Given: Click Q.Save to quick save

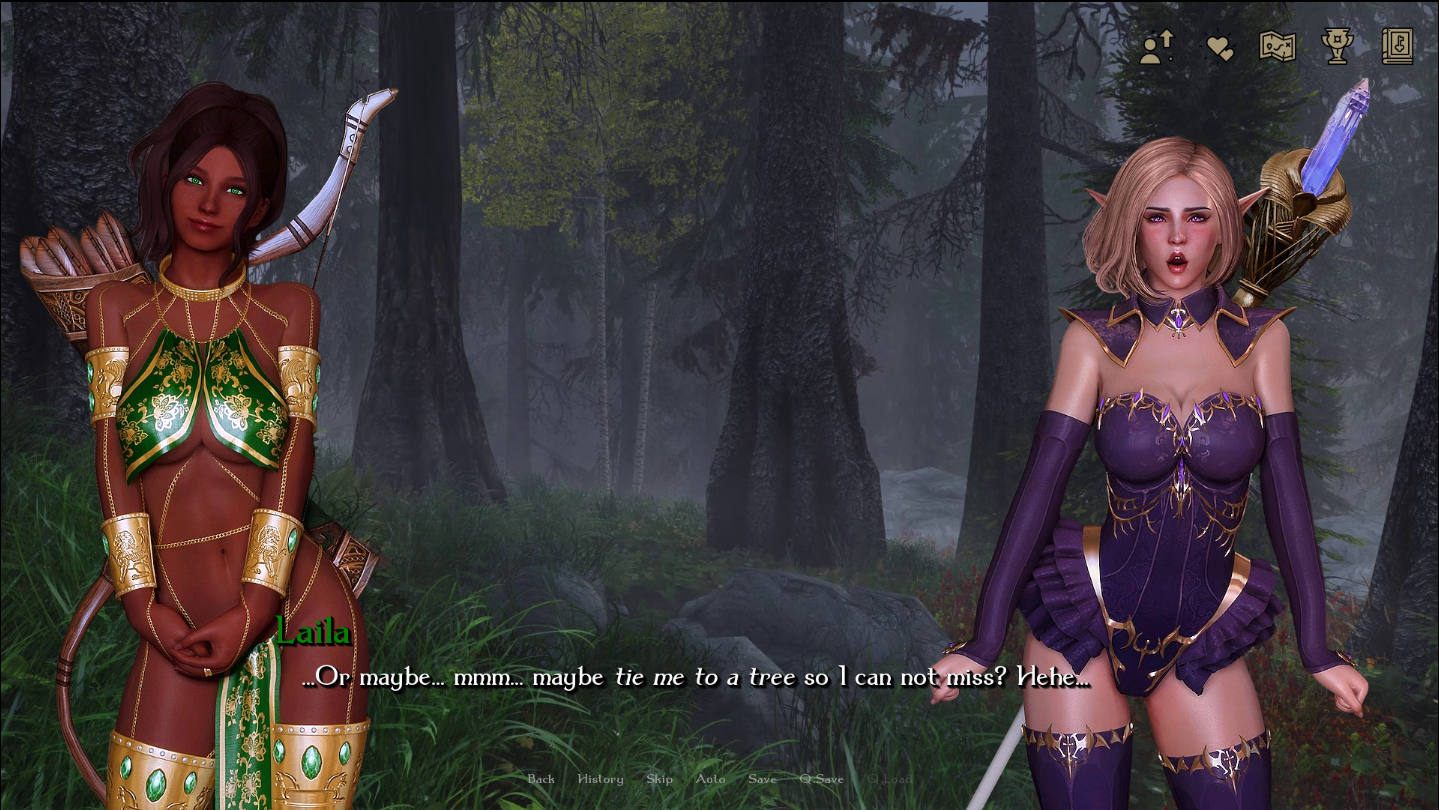Looking at the screenshot, I should point(821,779).
